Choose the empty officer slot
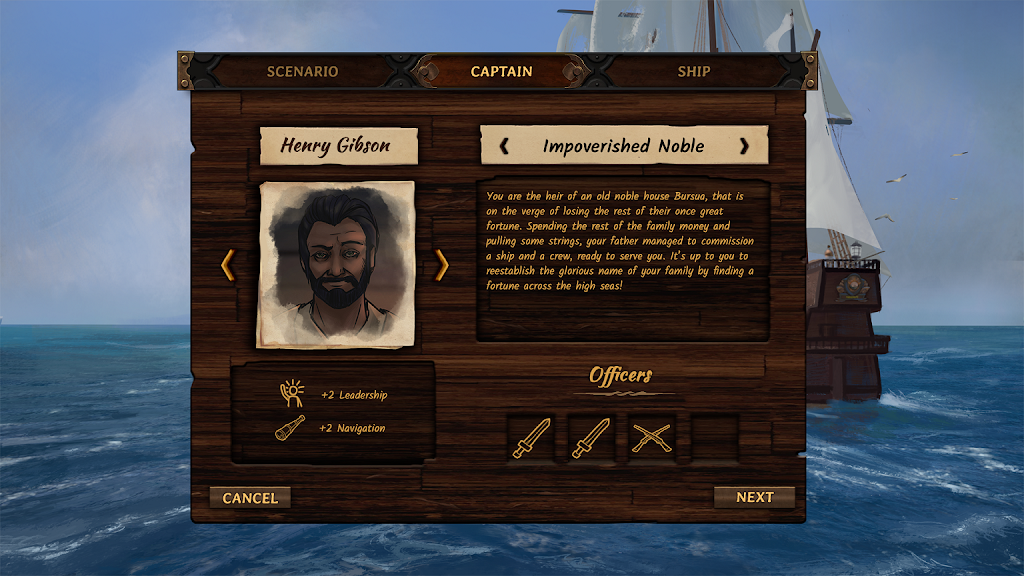The height and width of the screenshot is (576, 1024). pos(714,438)
